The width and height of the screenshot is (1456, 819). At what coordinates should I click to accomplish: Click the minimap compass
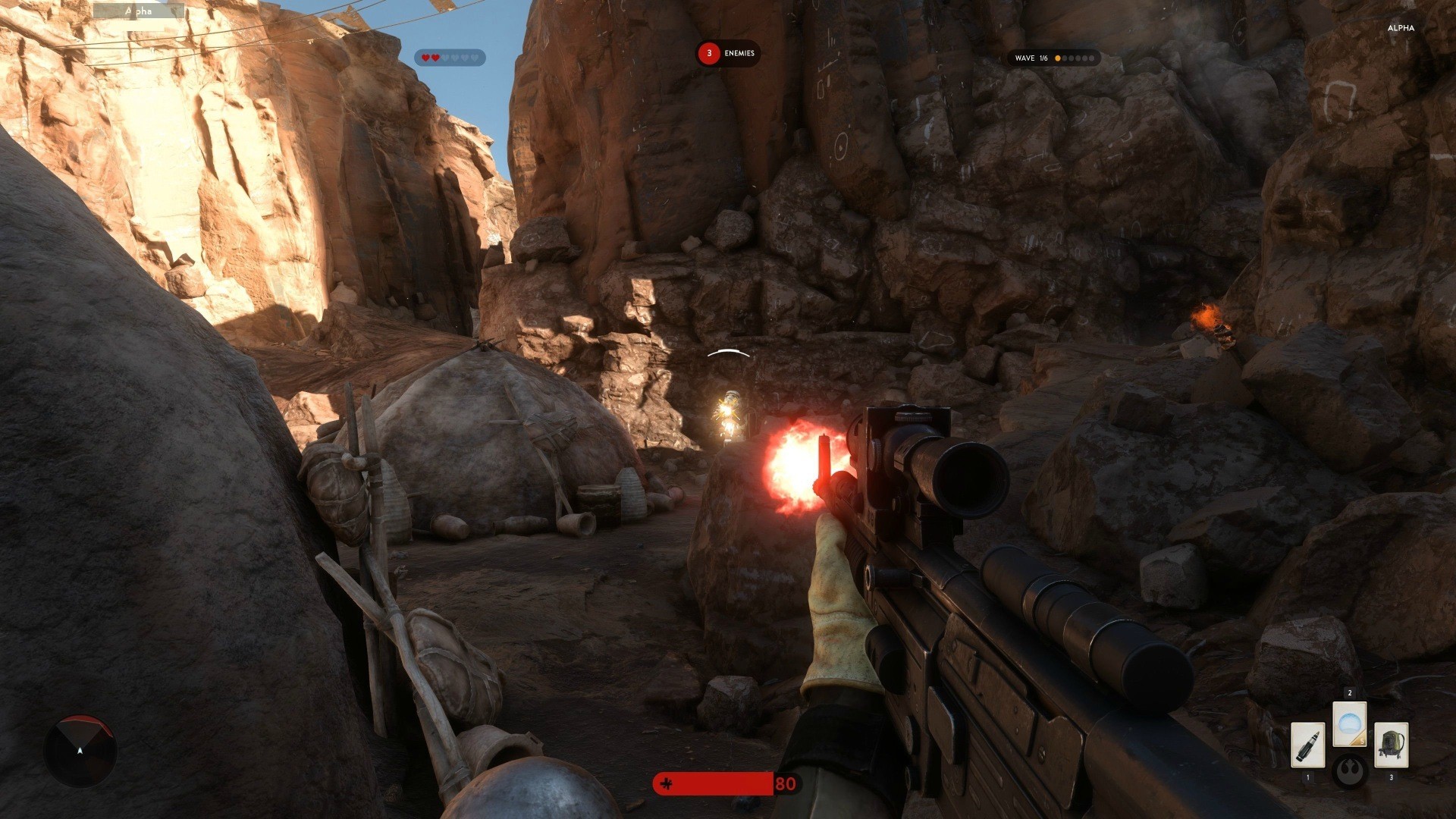pyautogui.click(x=80, y=749)
